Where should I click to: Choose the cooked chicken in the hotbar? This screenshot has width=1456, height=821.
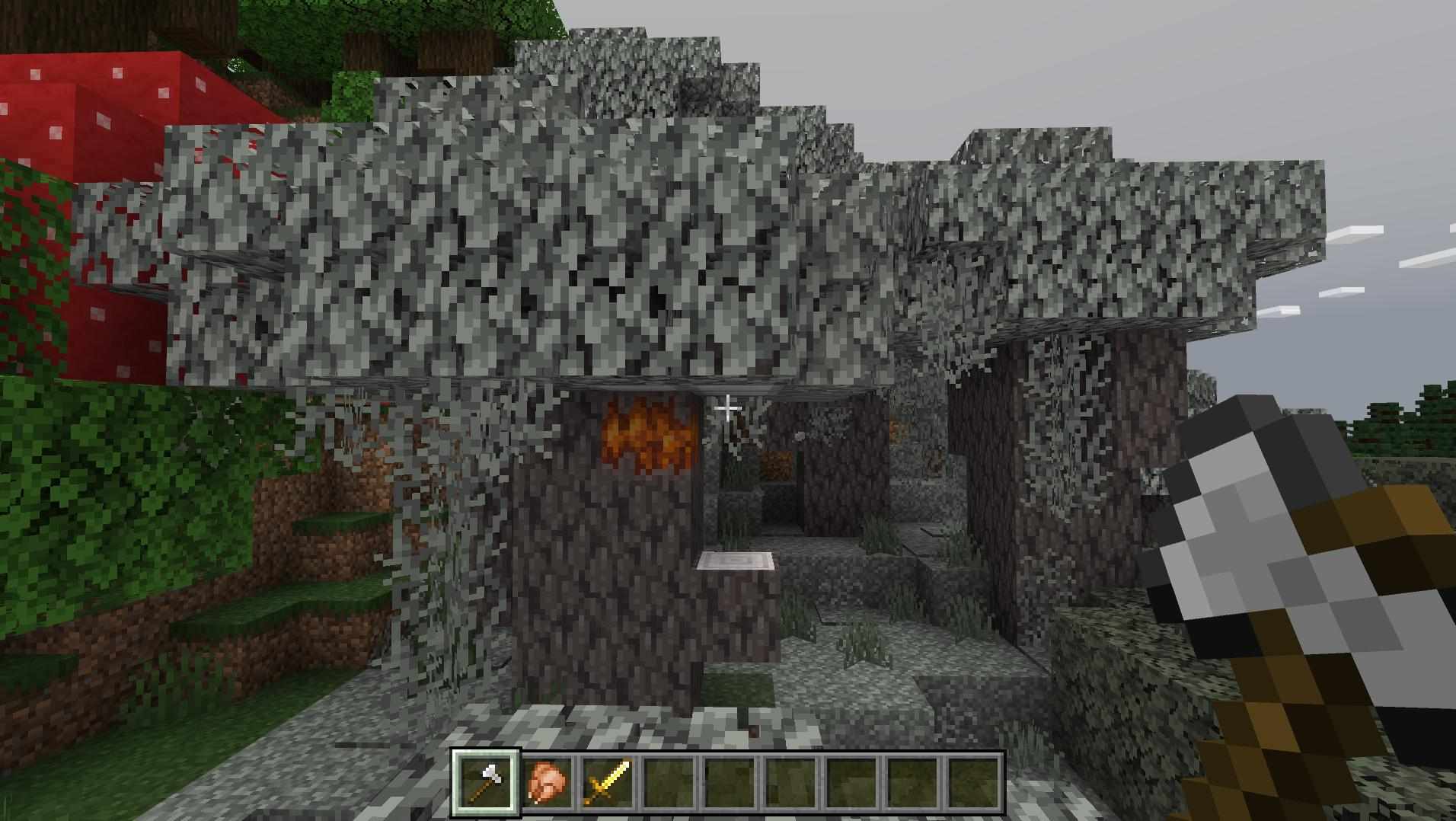click(547, 782)
